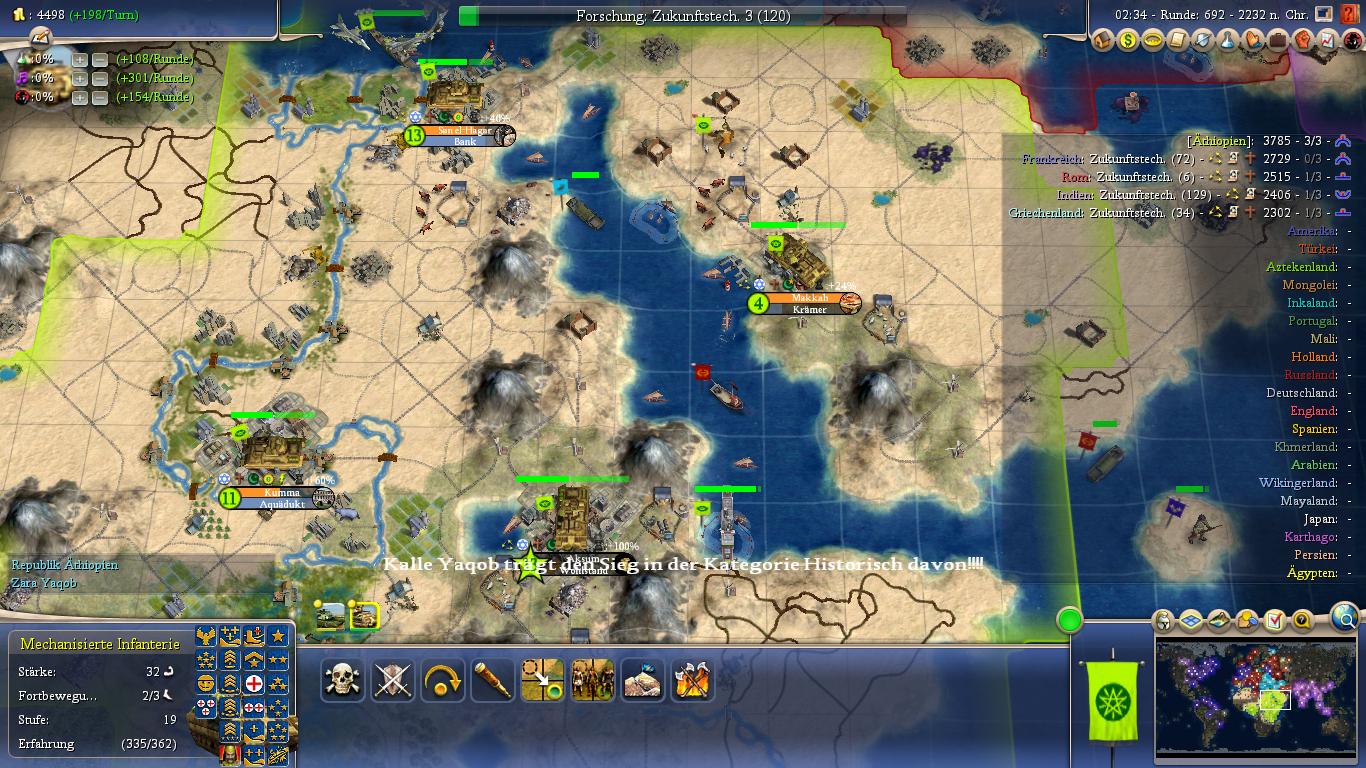Toggle the grid overlay on the map
The width and height of the screenshot is (1366, 768).
coord(1189,620)
